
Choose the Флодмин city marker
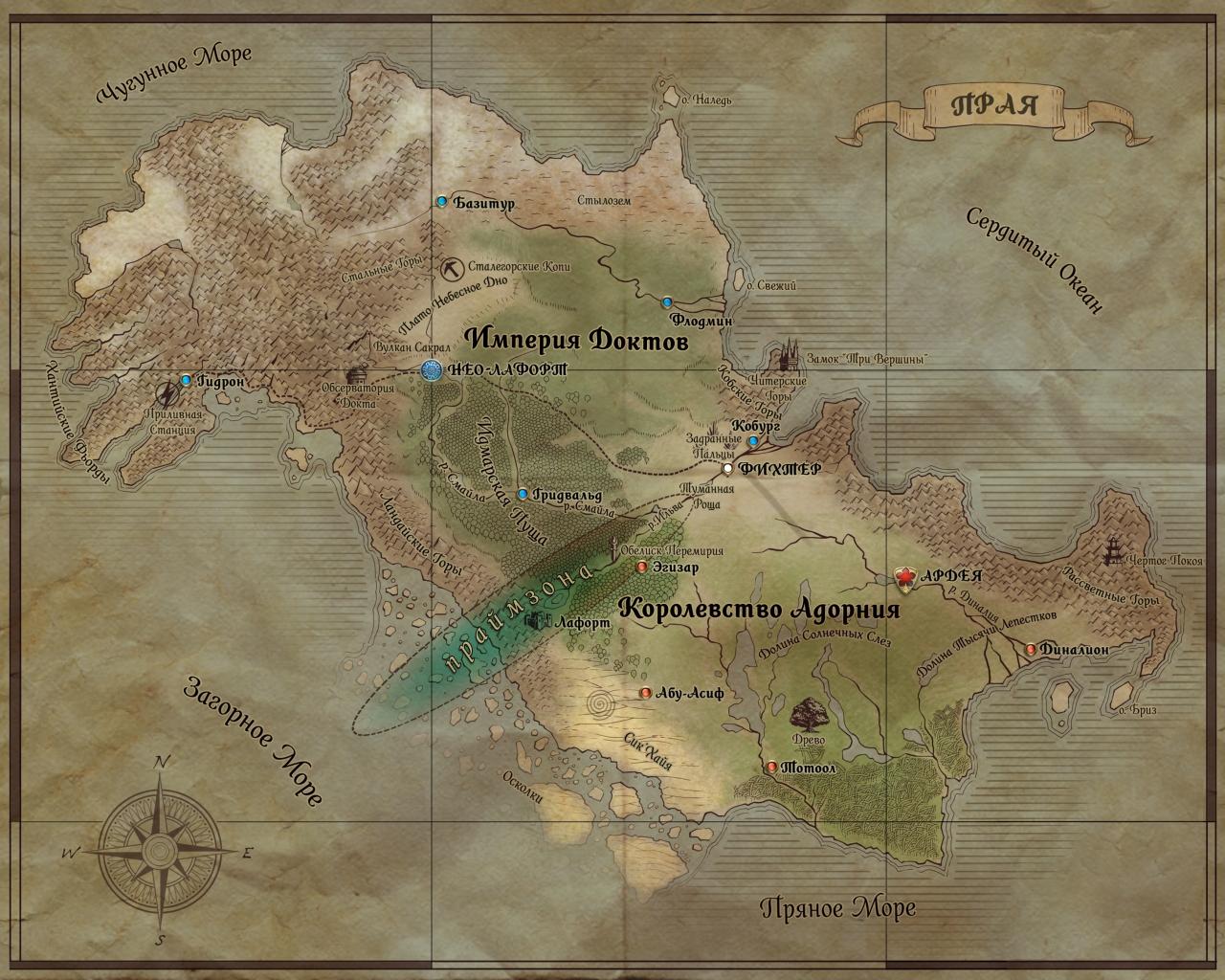click(x=667, y=301)
